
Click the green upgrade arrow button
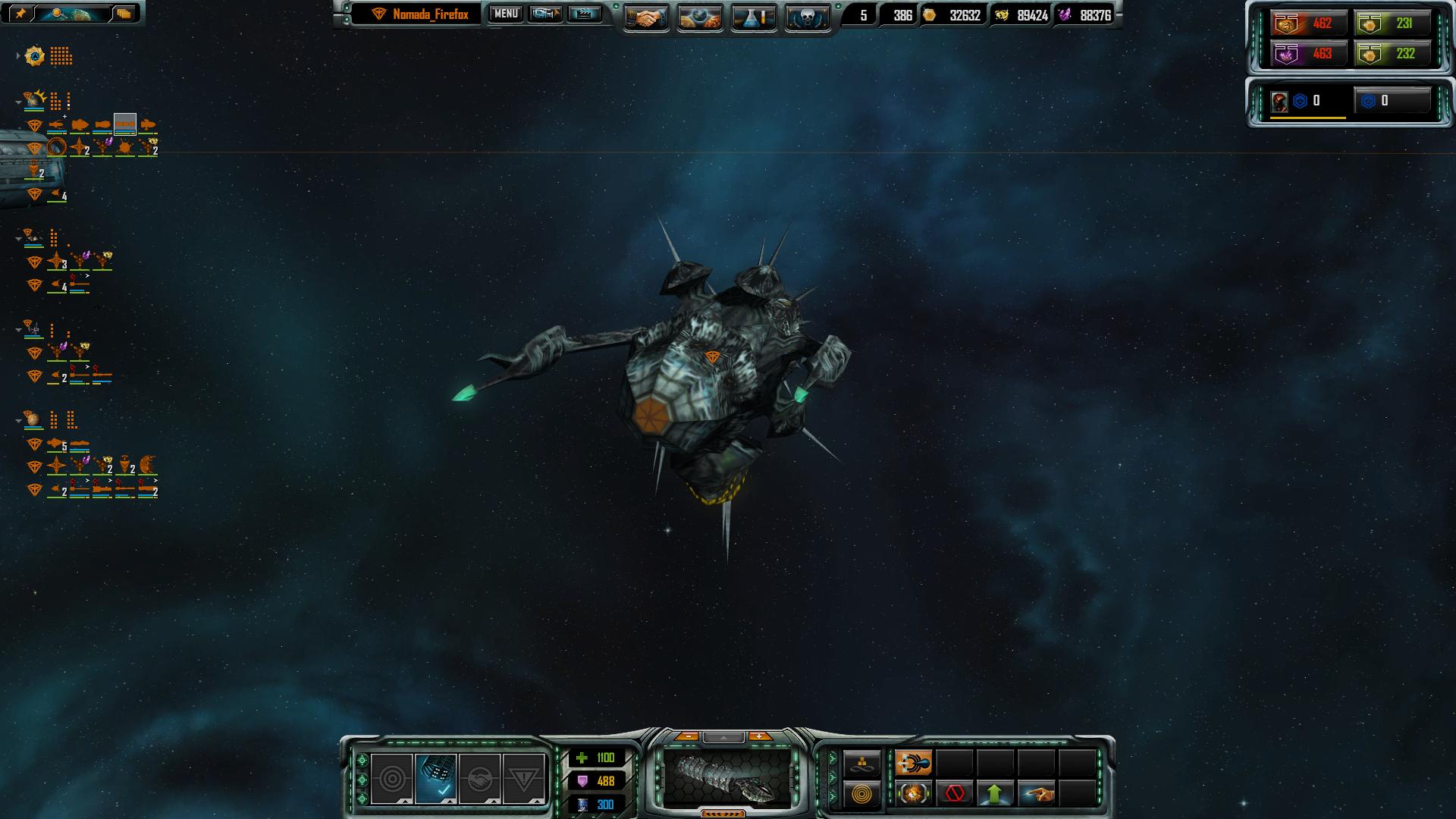[x=995, y=794]
